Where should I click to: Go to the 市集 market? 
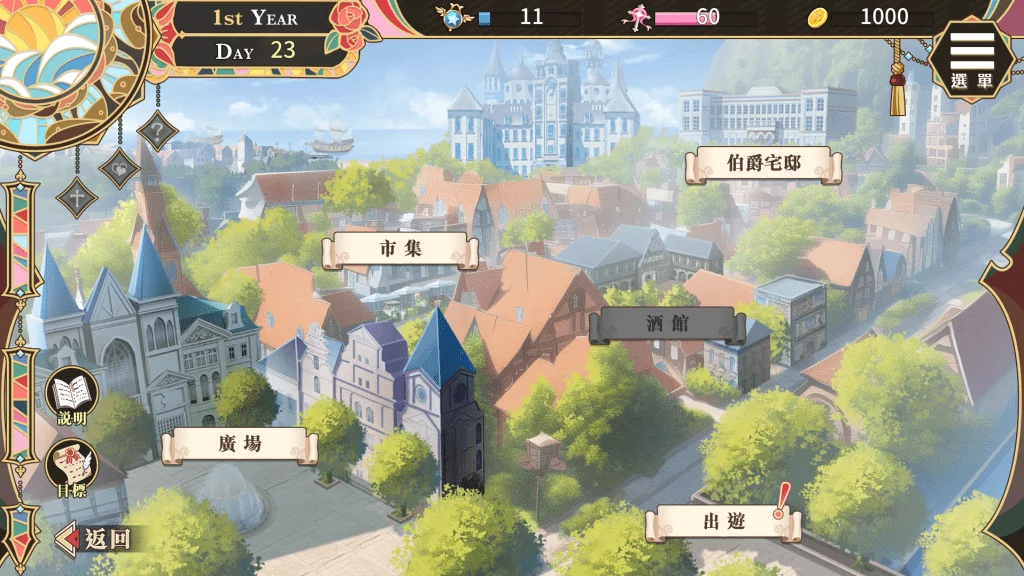coord(400,250)
